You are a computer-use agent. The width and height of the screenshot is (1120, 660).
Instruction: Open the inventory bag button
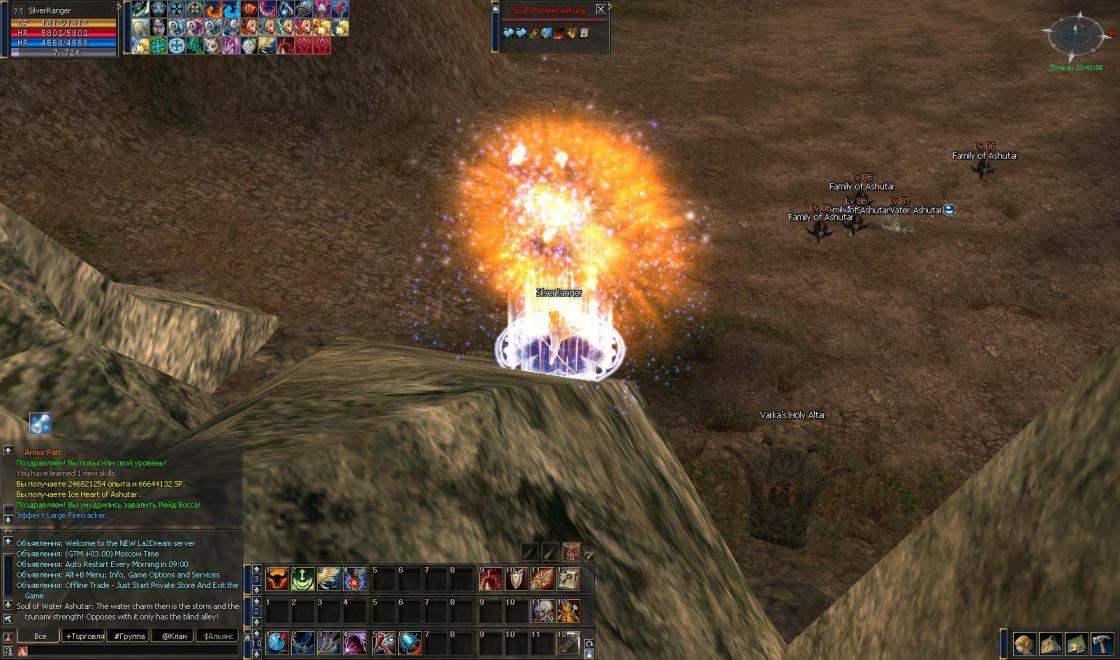1050,643
